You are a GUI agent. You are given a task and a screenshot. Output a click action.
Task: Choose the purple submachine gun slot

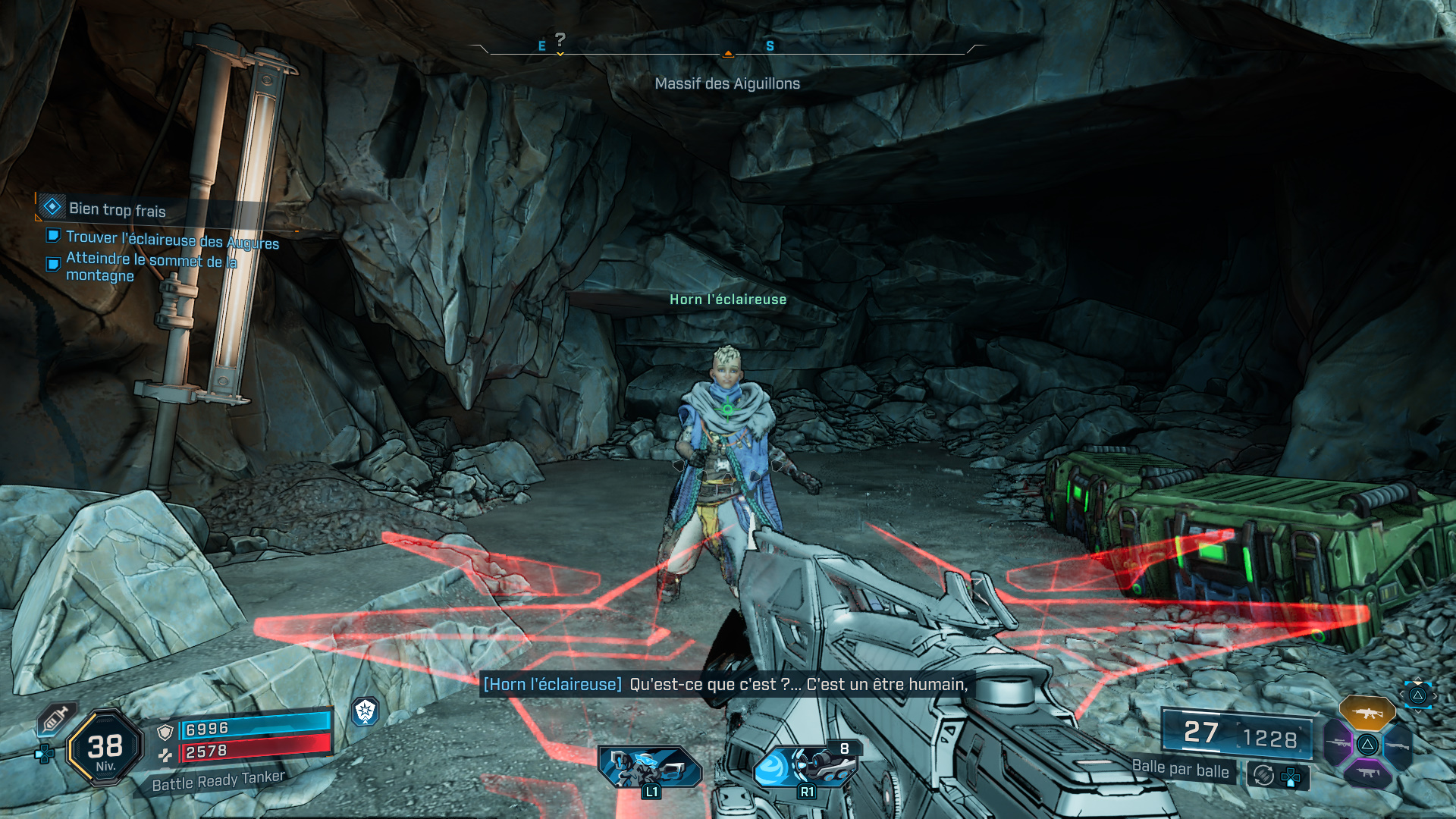point(1367,773)
